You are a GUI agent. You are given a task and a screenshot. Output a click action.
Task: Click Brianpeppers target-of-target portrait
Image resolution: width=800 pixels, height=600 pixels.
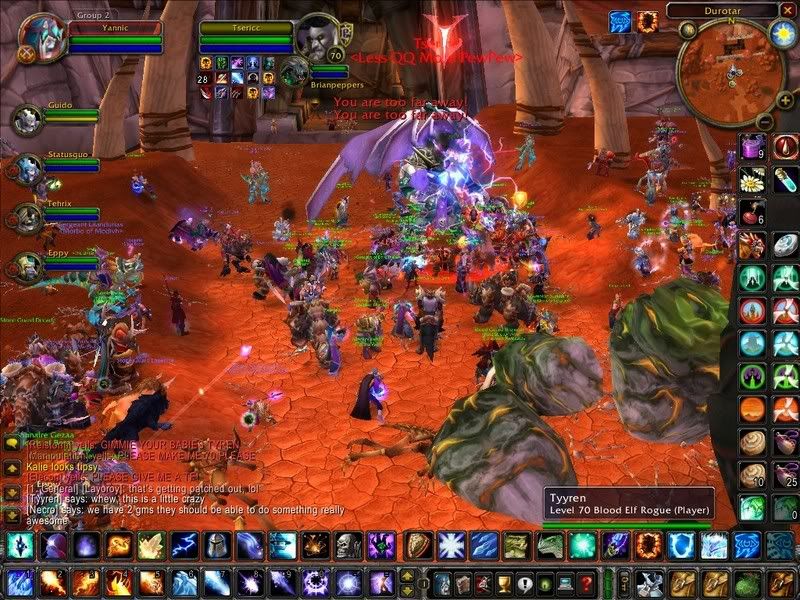(x=294, y=71)
